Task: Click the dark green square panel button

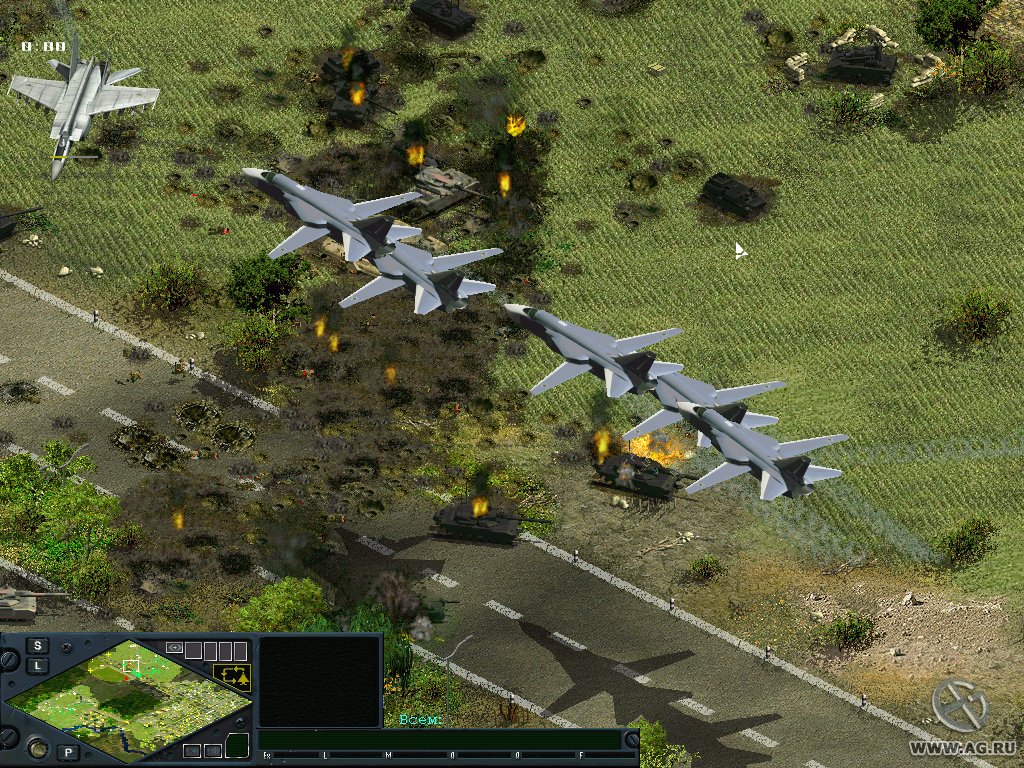Action: [x=237, y=745]
